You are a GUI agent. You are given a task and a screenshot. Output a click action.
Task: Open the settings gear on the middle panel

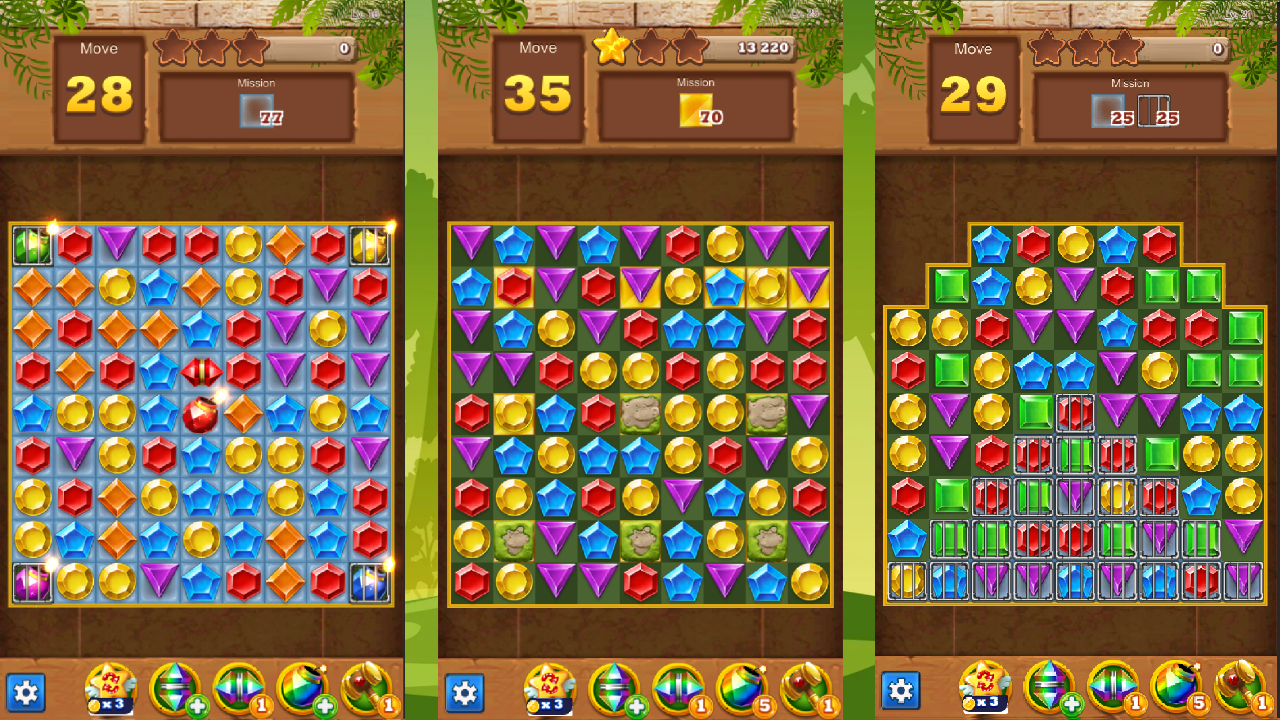[x=465, y=691]
